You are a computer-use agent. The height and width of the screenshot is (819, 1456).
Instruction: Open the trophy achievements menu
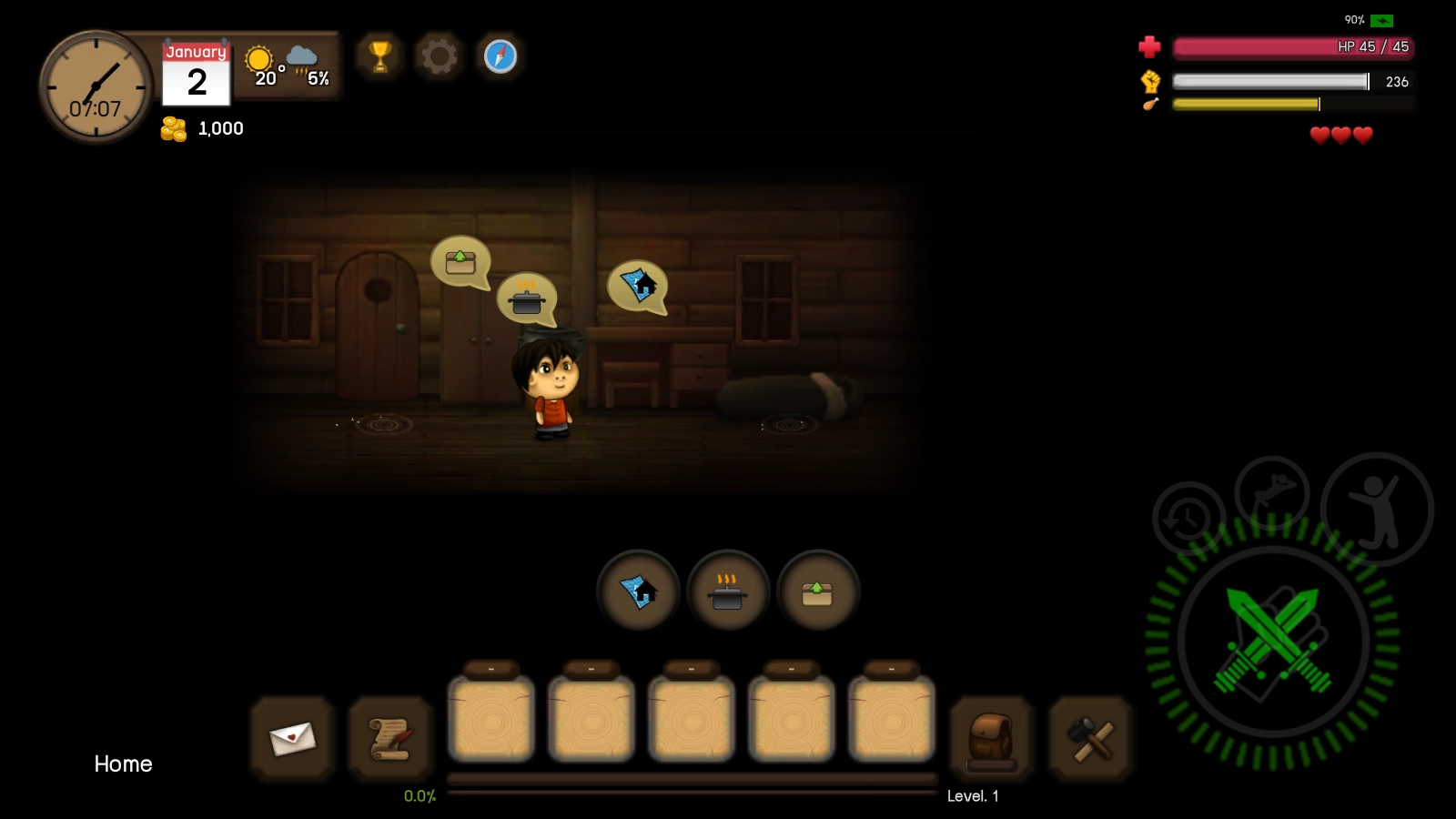click(380, 56)
